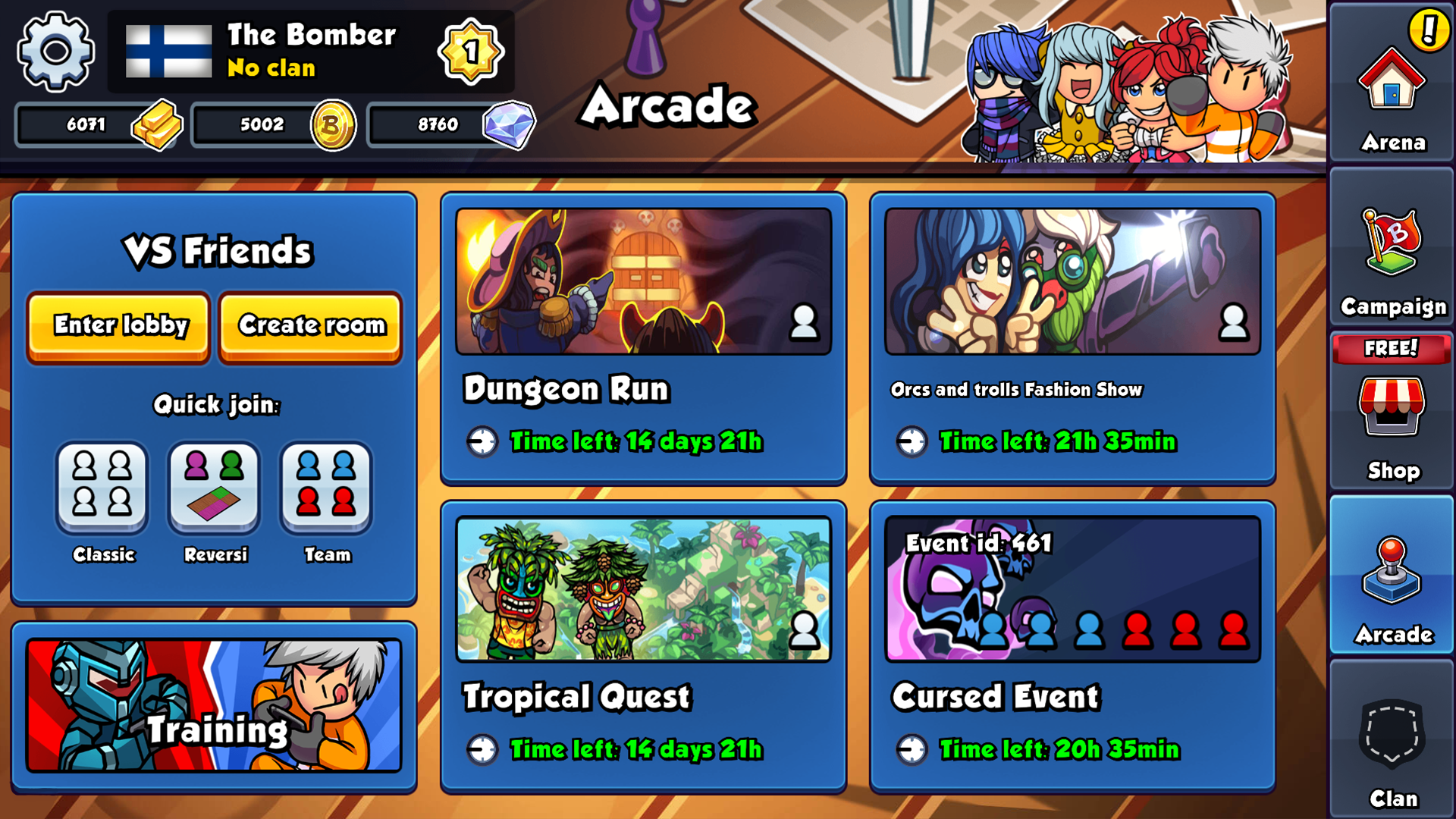This screenshot has width=1456, height=819.
Task: Click the gold bars currency counter
Action: 99,124
